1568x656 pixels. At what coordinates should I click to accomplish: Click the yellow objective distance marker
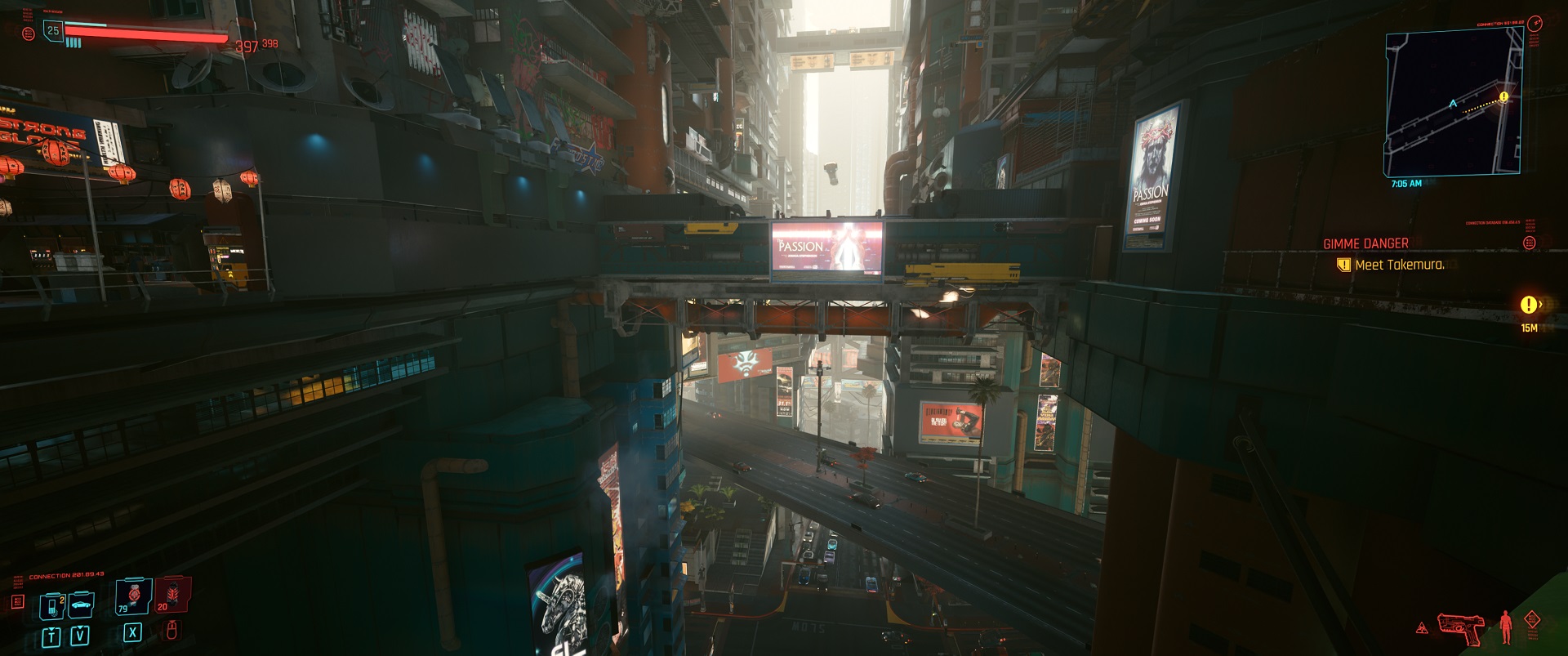click(x=1529, y=306)
